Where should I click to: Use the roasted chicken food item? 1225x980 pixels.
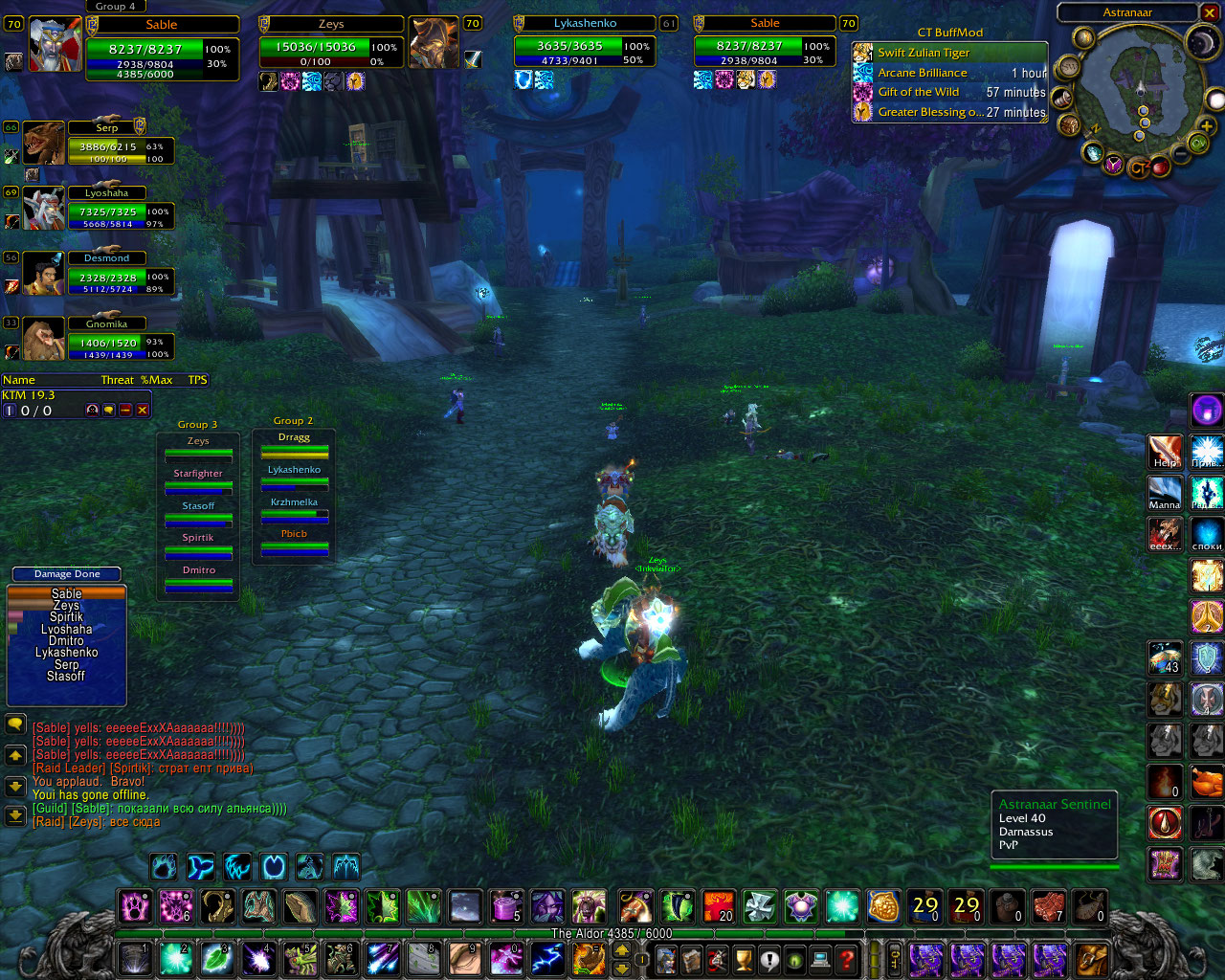tap(1206, 783)
